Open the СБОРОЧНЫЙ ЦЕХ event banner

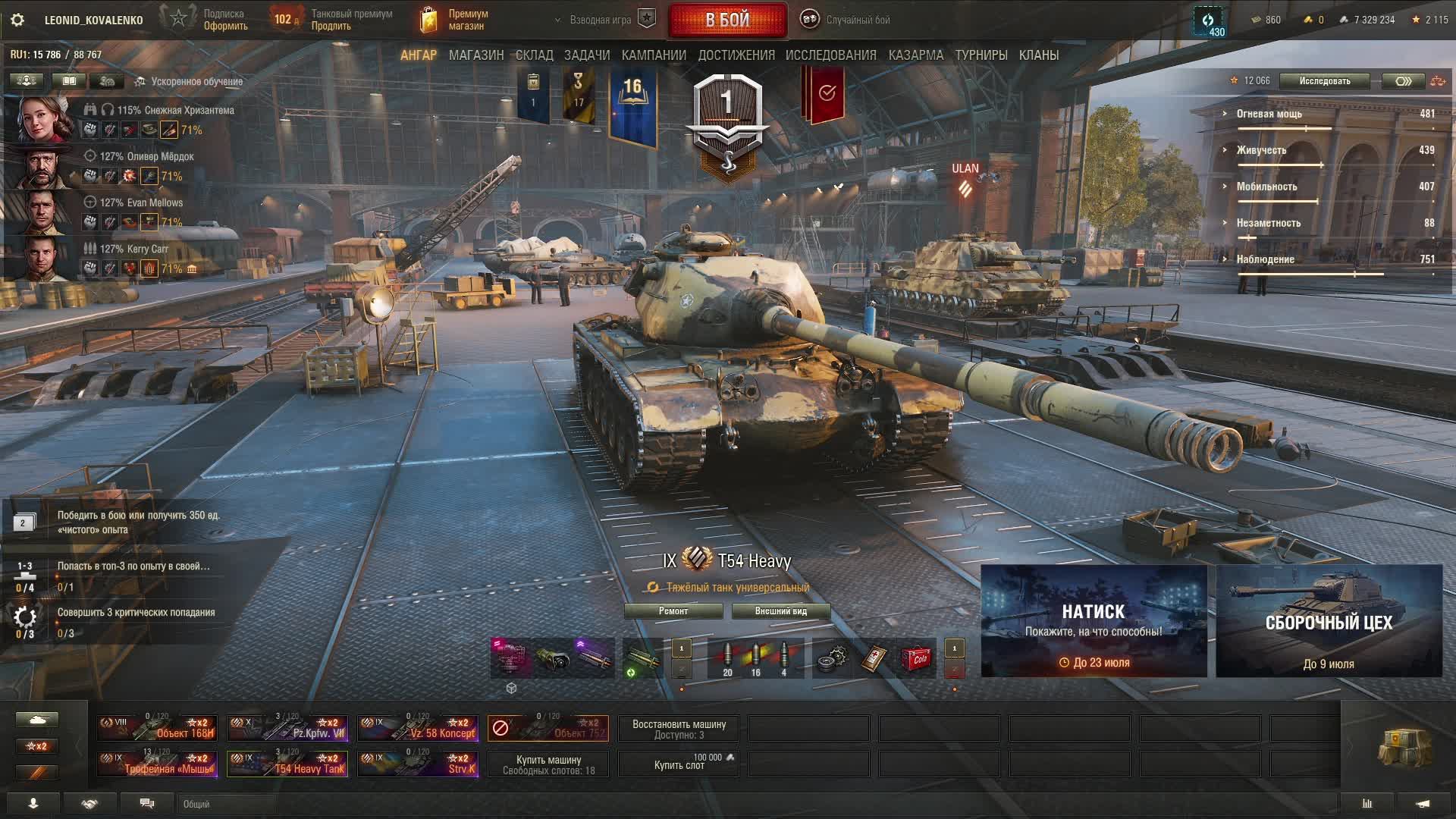[1329, 621]
